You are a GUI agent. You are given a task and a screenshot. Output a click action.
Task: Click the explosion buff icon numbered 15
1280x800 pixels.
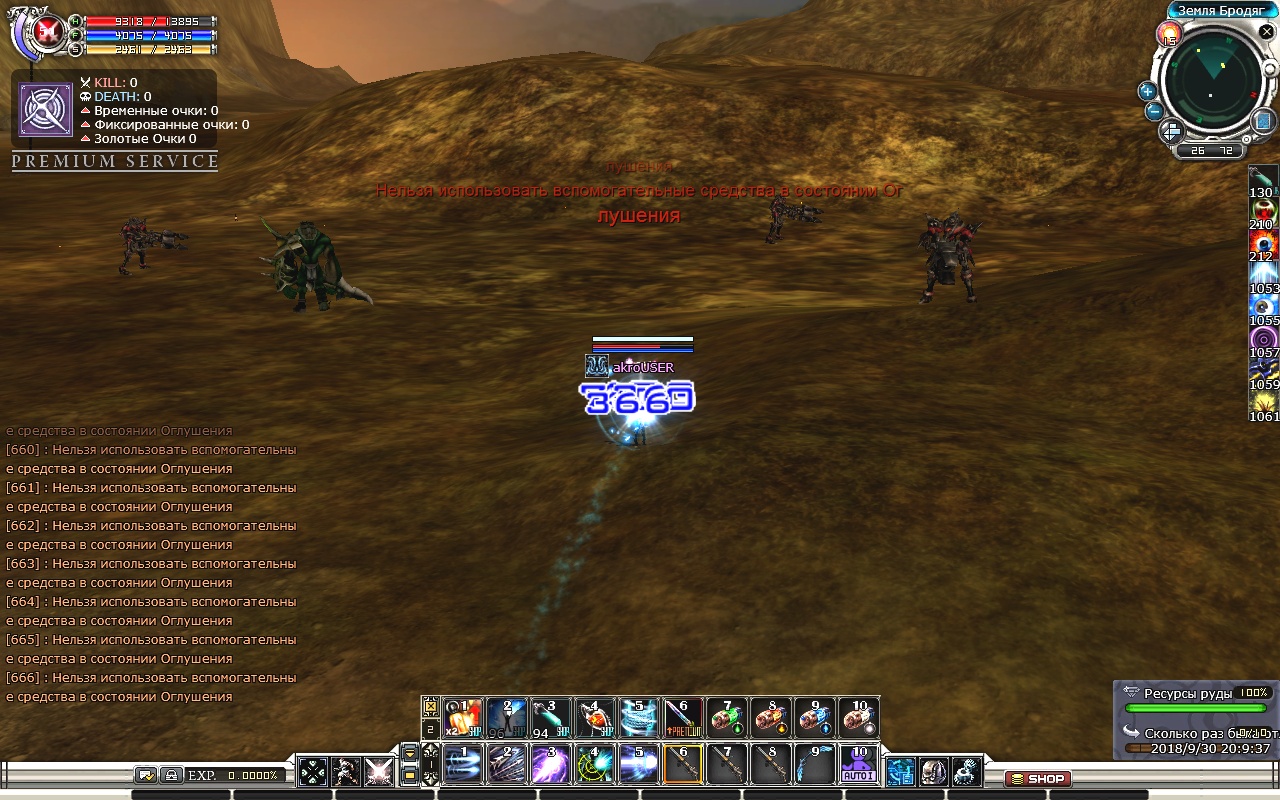click(x=1168, y=35)
